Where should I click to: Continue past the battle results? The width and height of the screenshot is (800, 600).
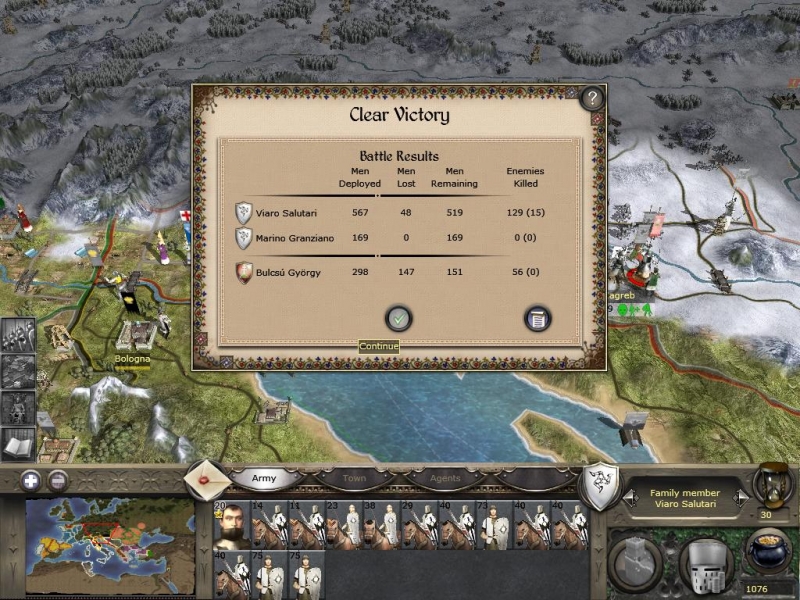tap(399, 319)
